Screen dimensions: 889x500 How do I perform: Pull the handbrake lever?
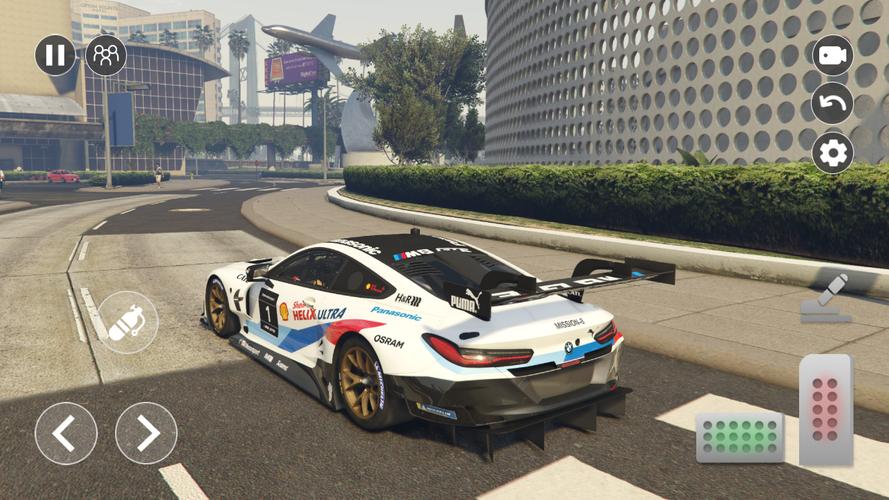[827, 299]
